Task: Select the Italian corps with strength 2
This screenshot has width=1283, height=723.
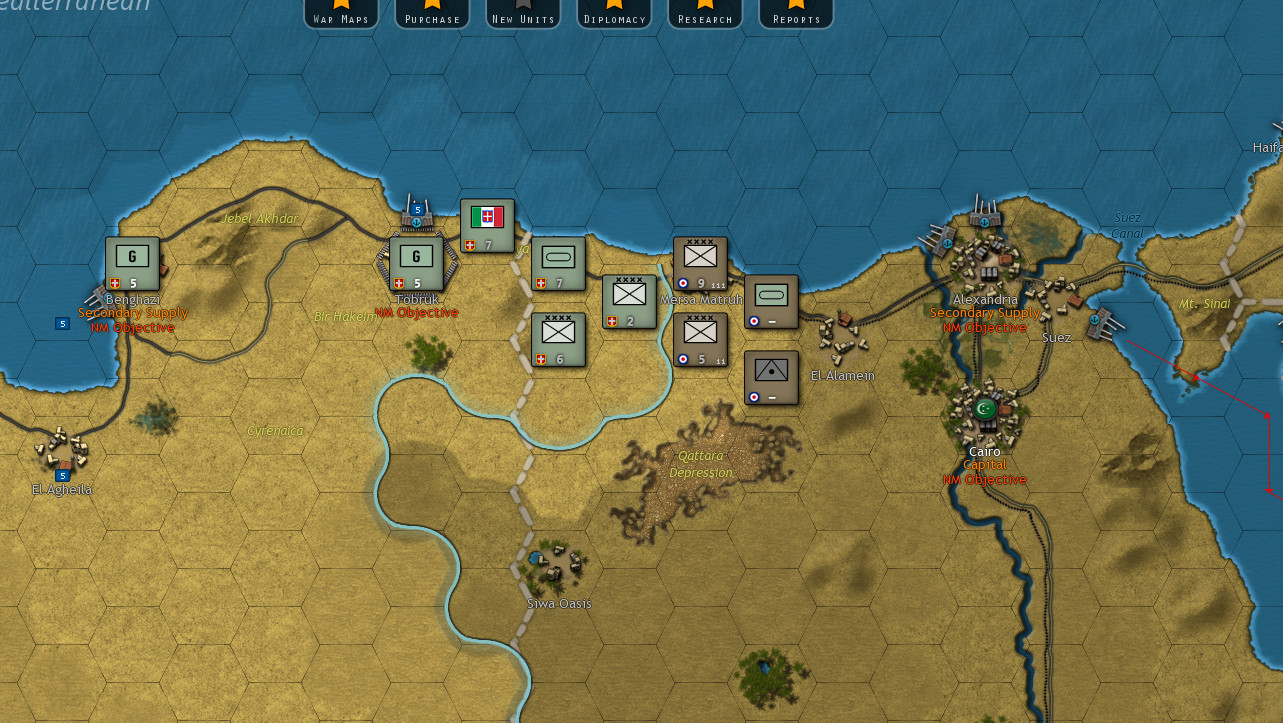Action: coord(629,300)
